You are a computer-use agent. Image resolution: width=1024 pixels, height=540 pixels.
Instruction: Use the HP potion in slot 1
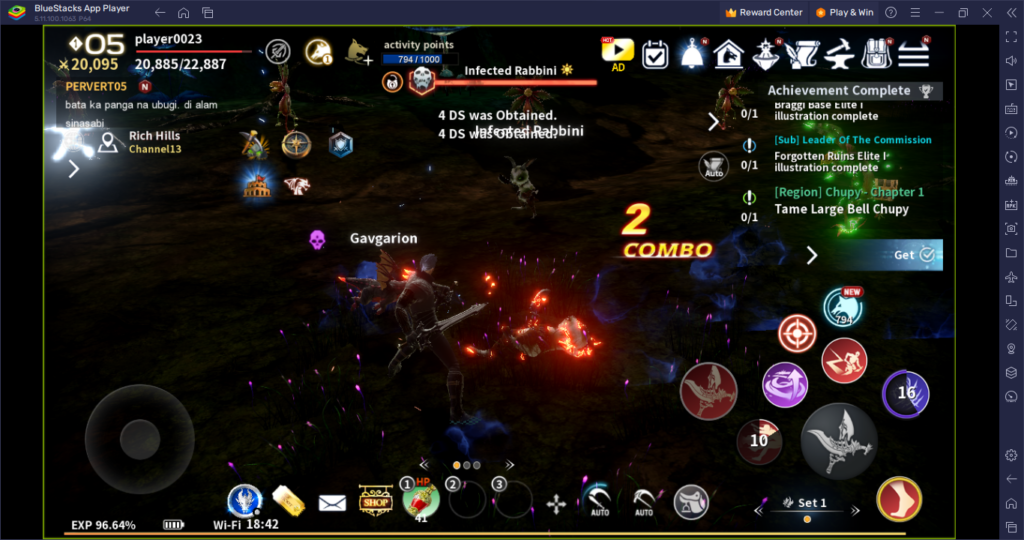[421, 501]
